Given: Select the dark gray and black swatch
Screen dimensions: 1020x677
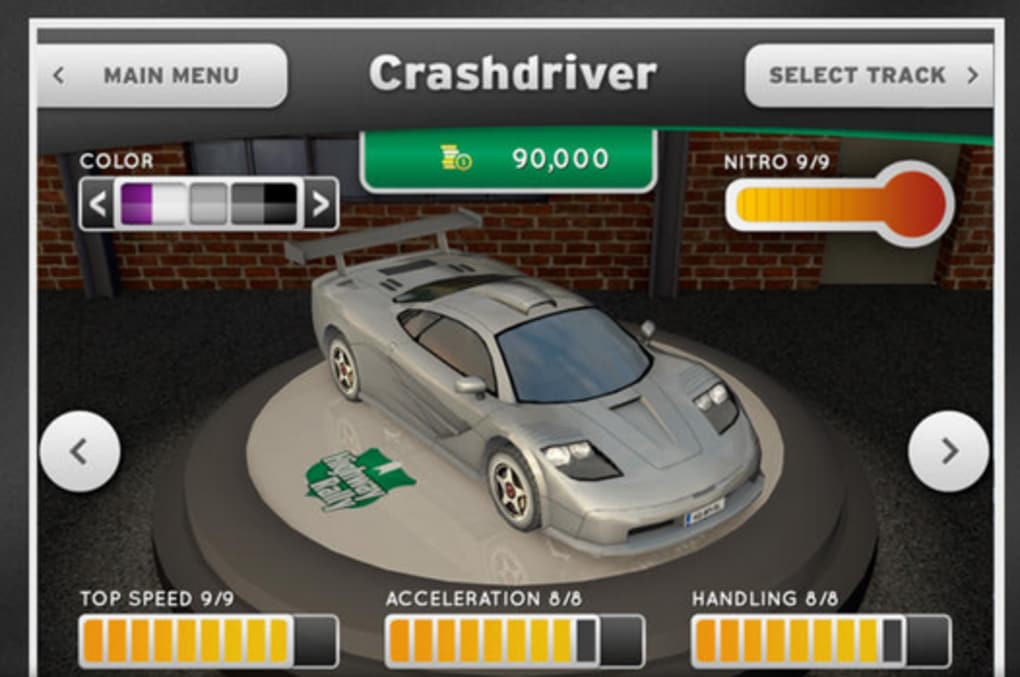Looking at the screenshot, I should coord(264,204).
